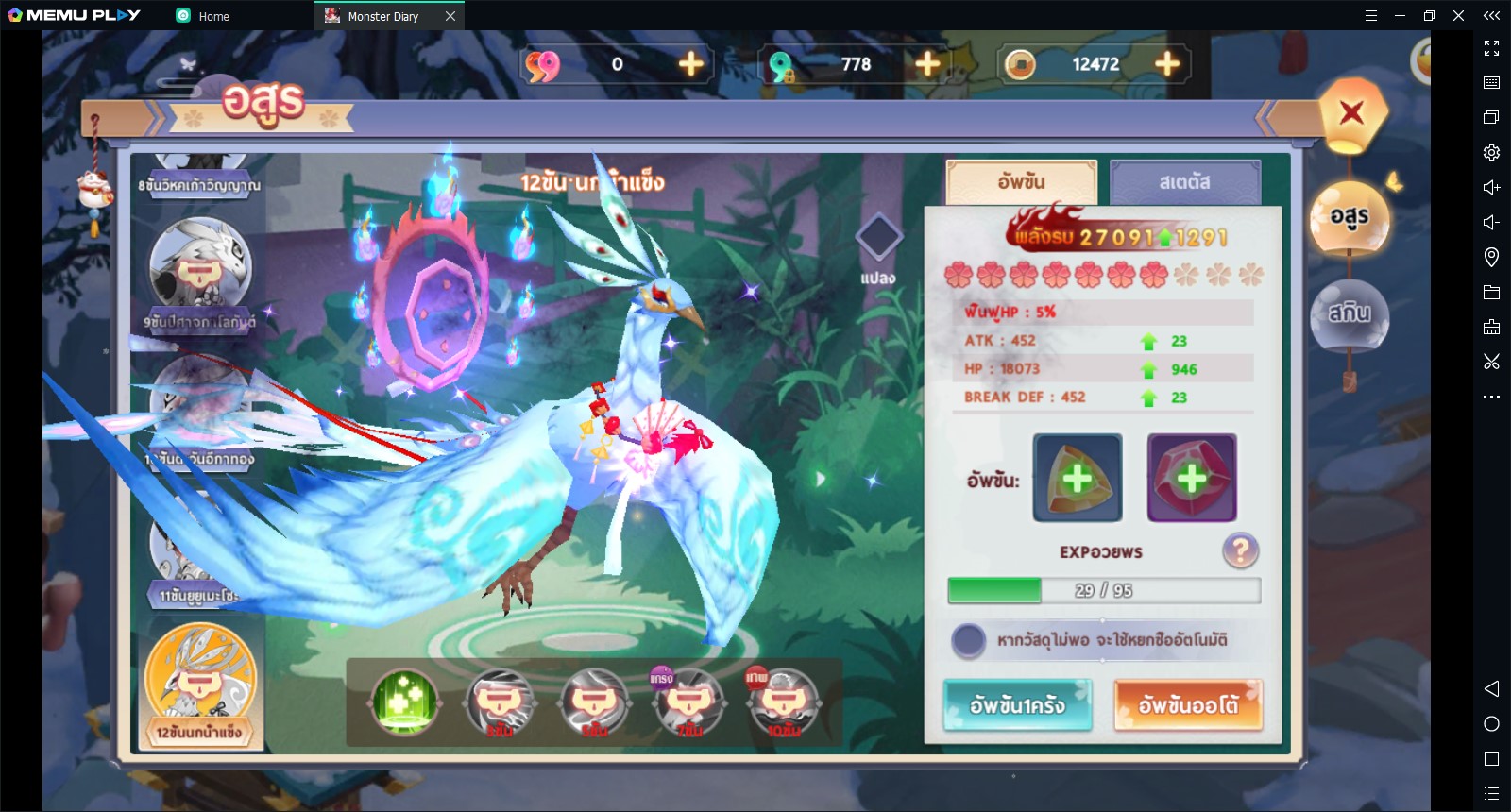Select the อสูร lantern tab
1511x812 pixels.
tap(1349, 218)
